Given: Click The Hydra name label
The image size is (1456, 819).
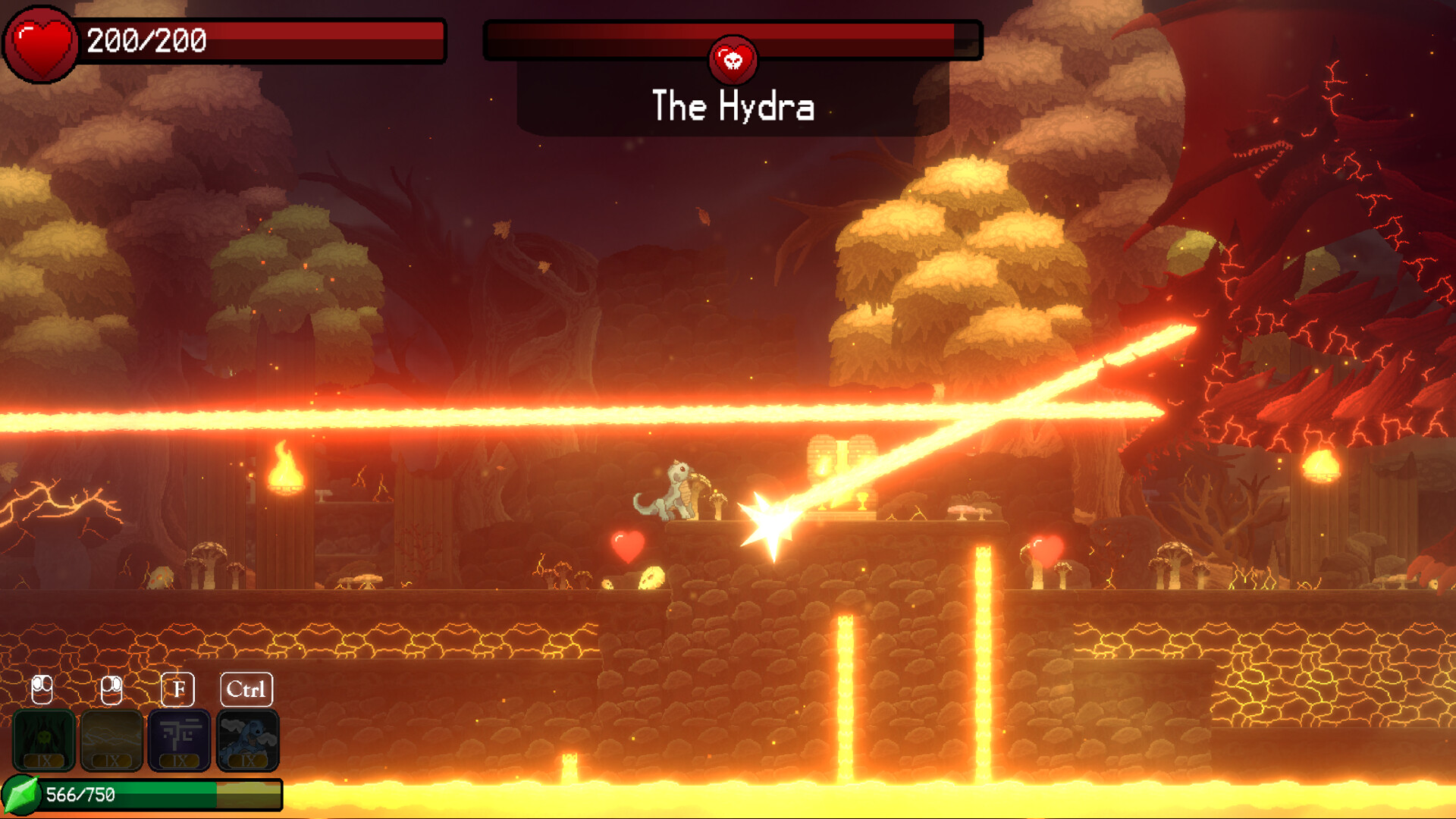Looking at the screenshot, I should point(733,107).
